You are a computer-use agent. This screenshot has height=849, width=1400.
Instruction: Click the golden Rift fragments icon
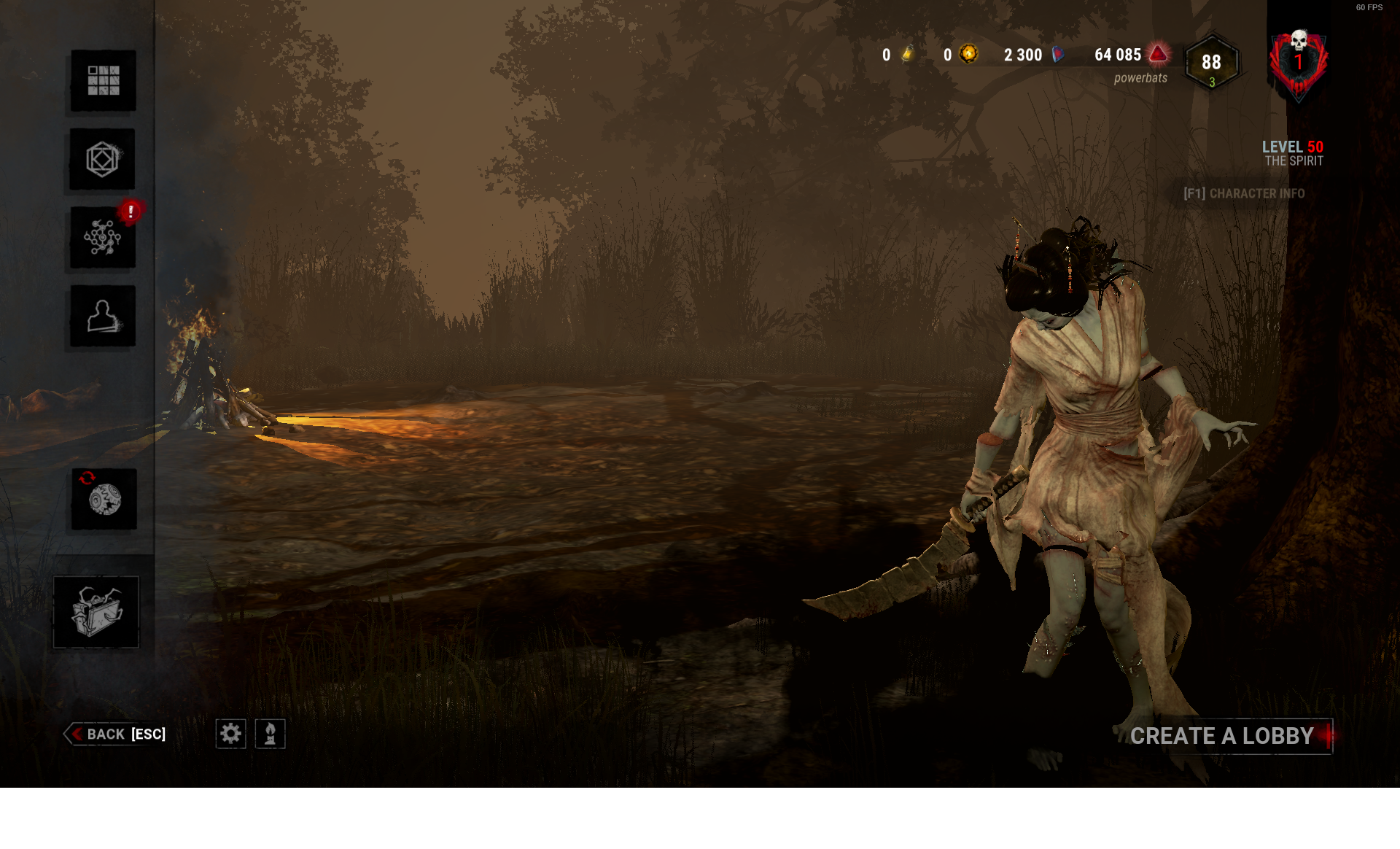click(970, 54)
